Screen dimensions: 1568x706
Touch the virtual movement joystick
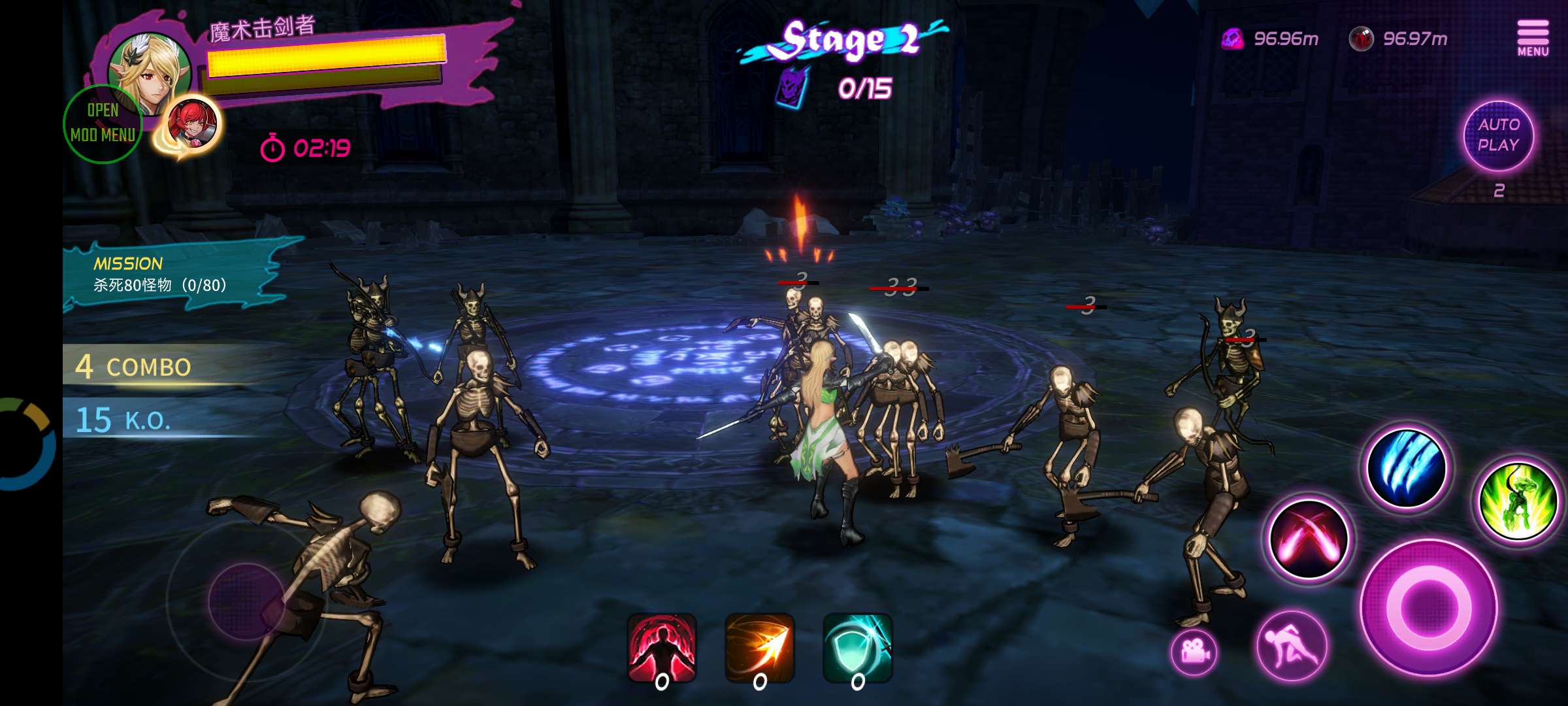246,601
